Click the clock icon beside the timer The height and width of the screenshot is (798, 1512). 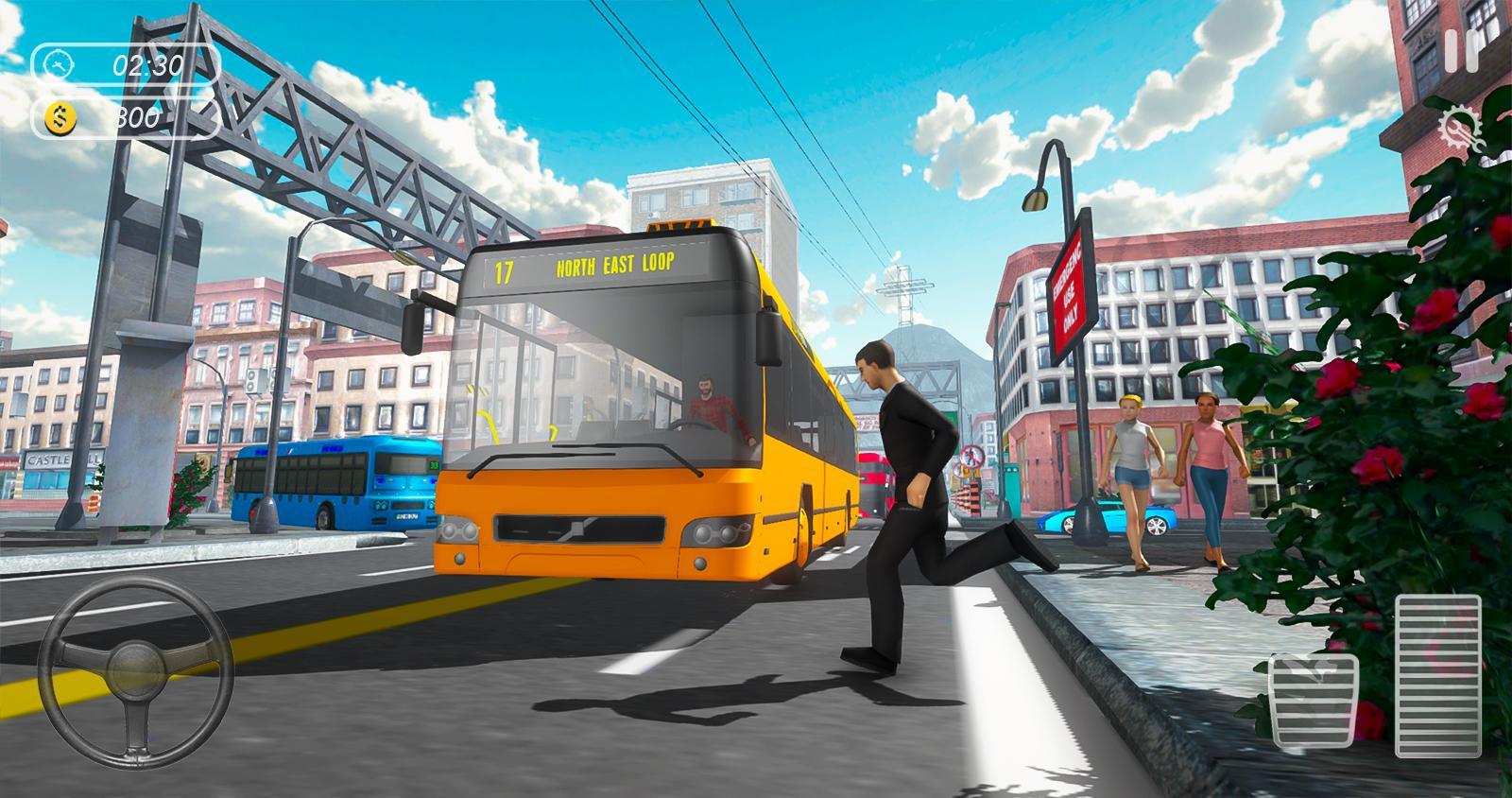coord(58,66)
